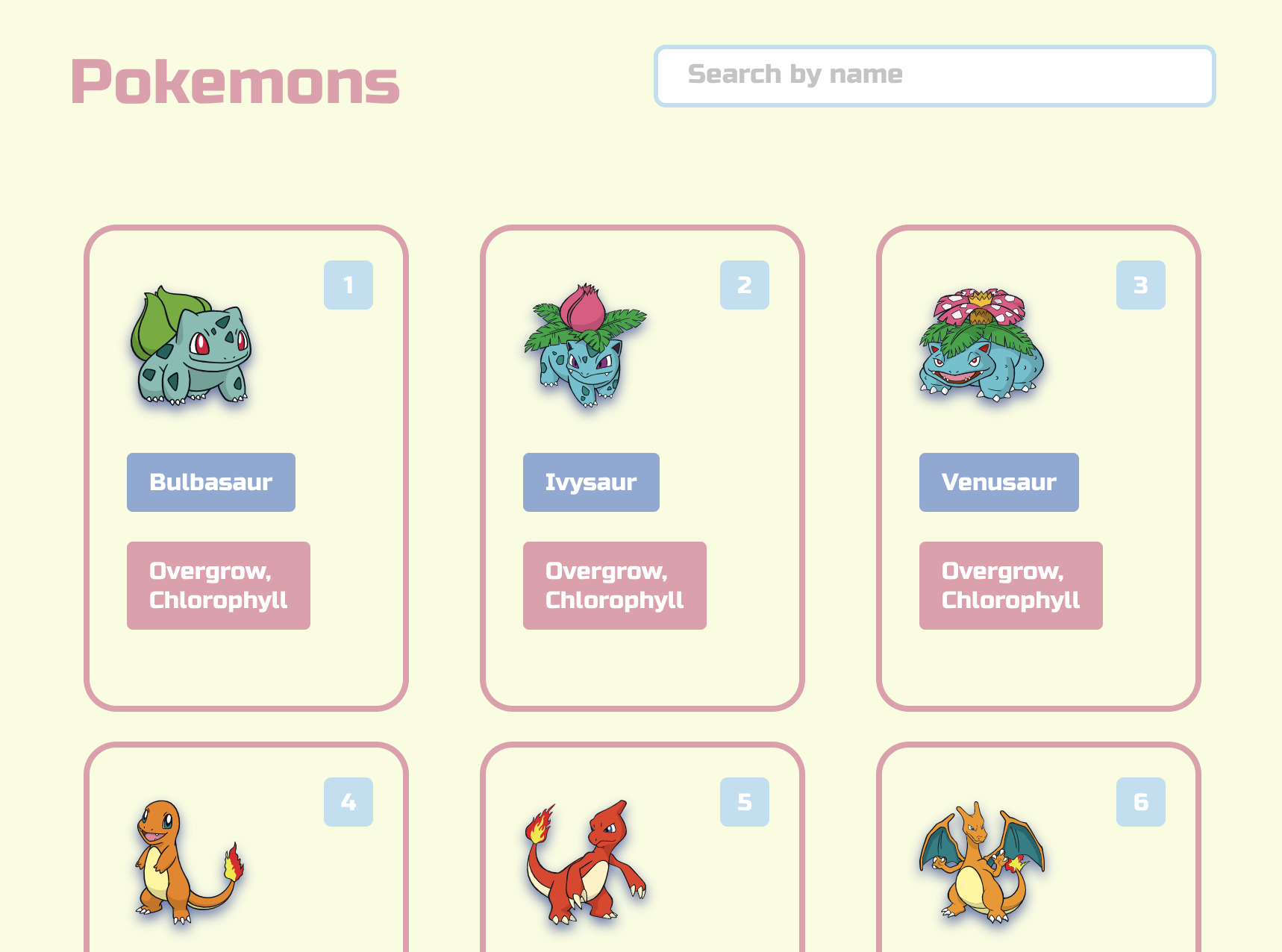
Task: Click the Venusaur sprite image
Action: [981, 347]
